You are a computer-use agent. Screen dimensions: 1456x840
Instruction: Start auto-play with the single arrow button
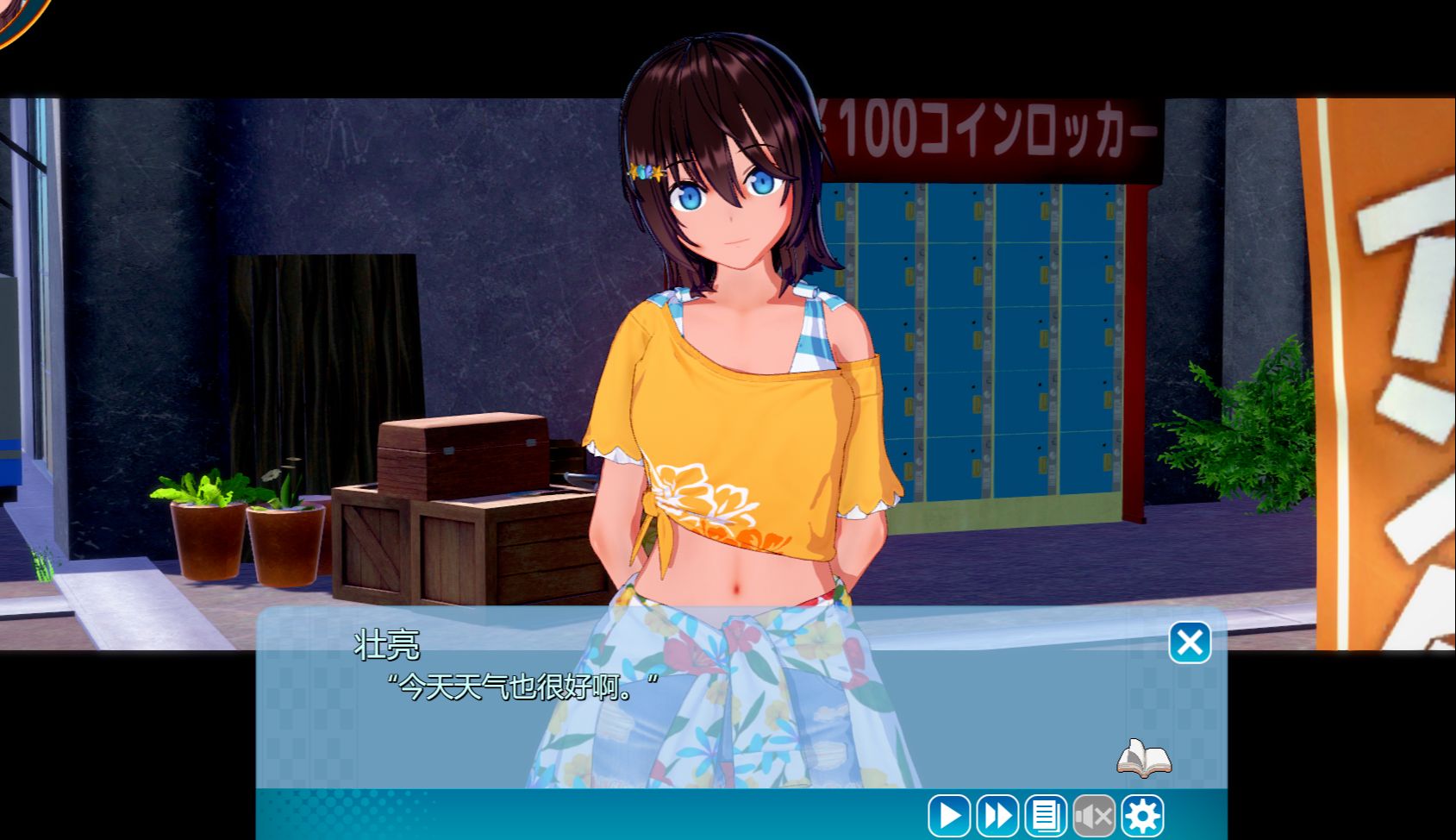point(949,816)
